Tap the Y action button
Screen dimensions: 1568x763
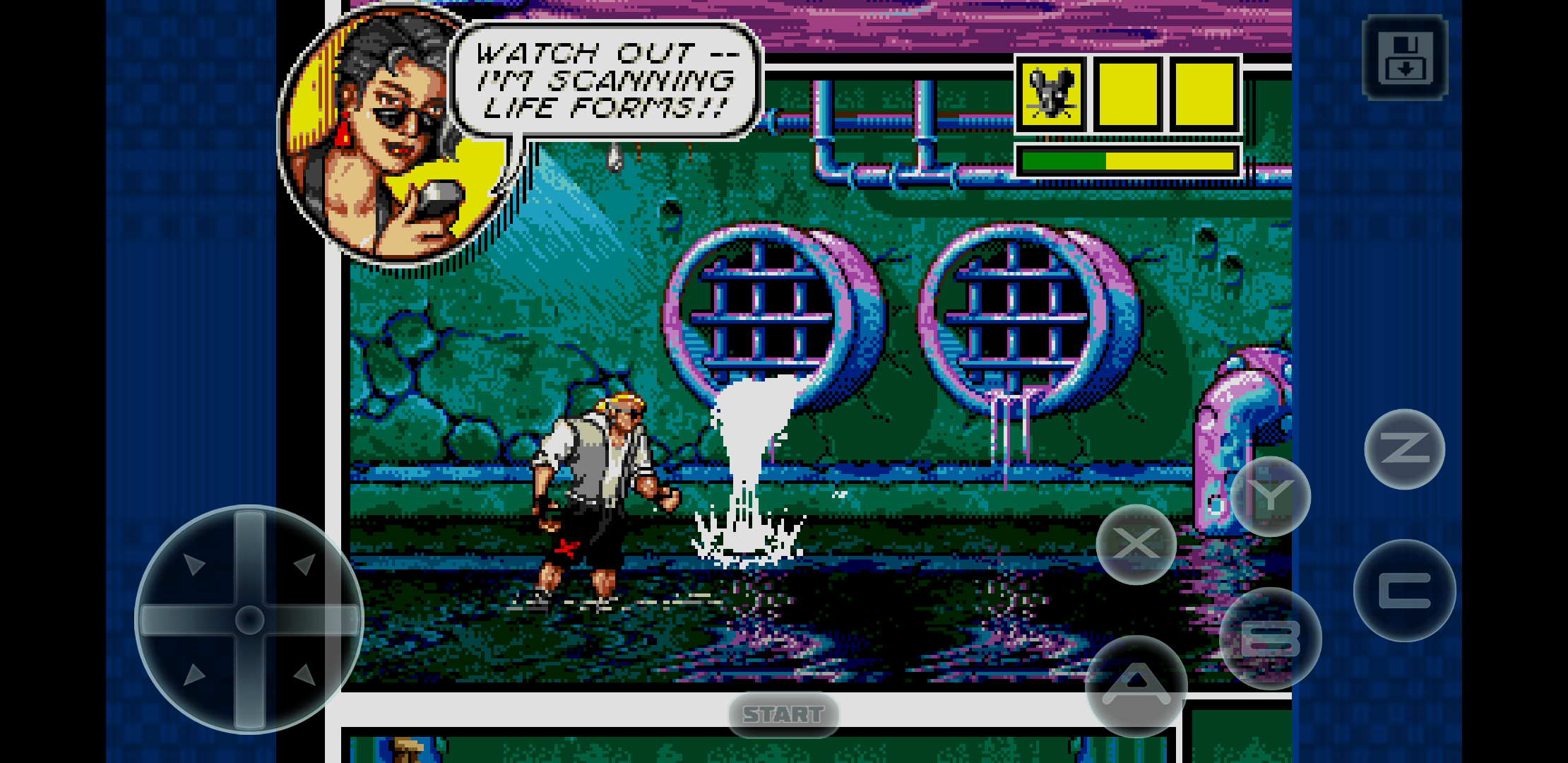[x=1270, y=497]
